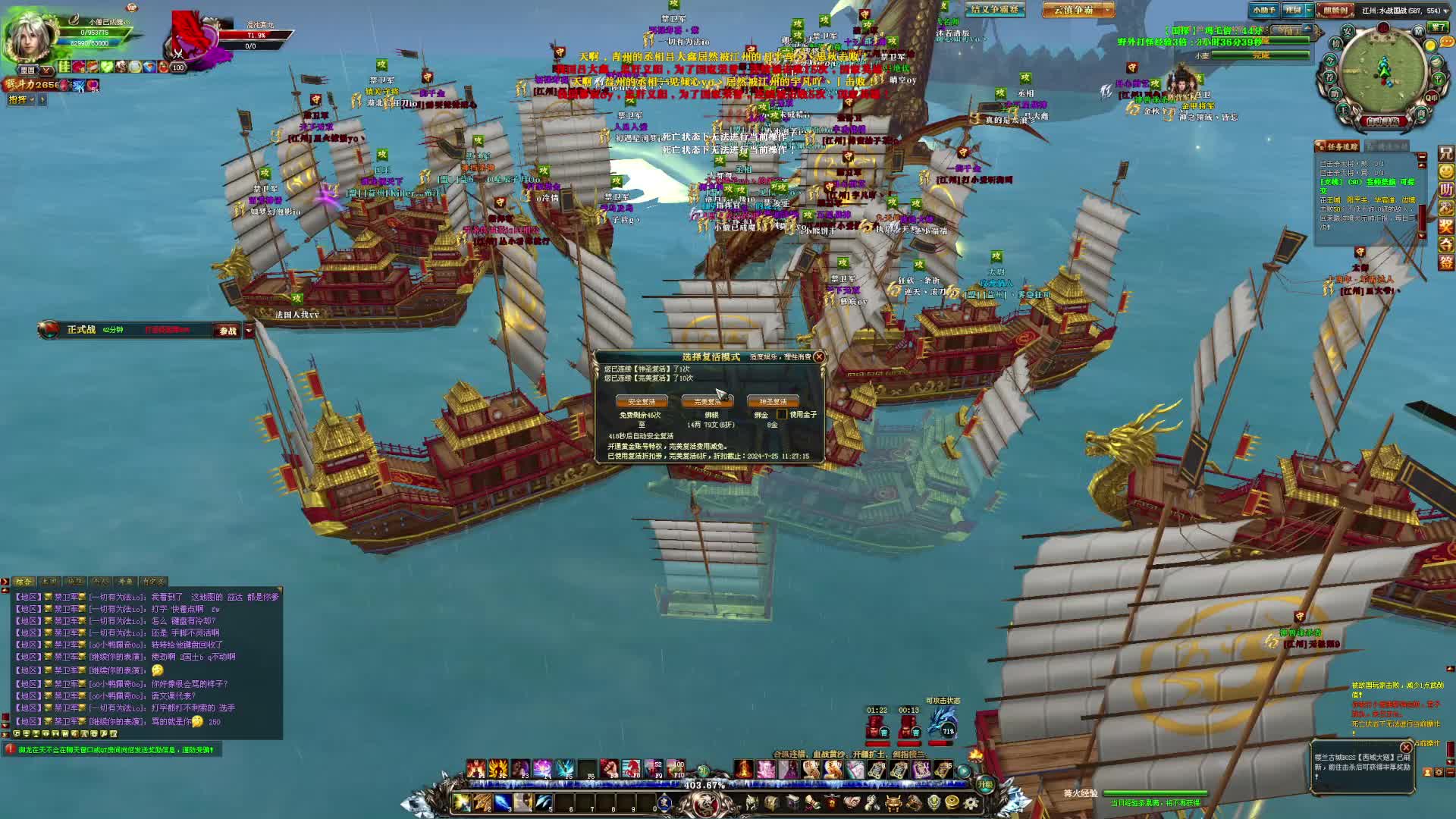
Task: Open the 指挥 command dropdown
Action: point(22,99)
